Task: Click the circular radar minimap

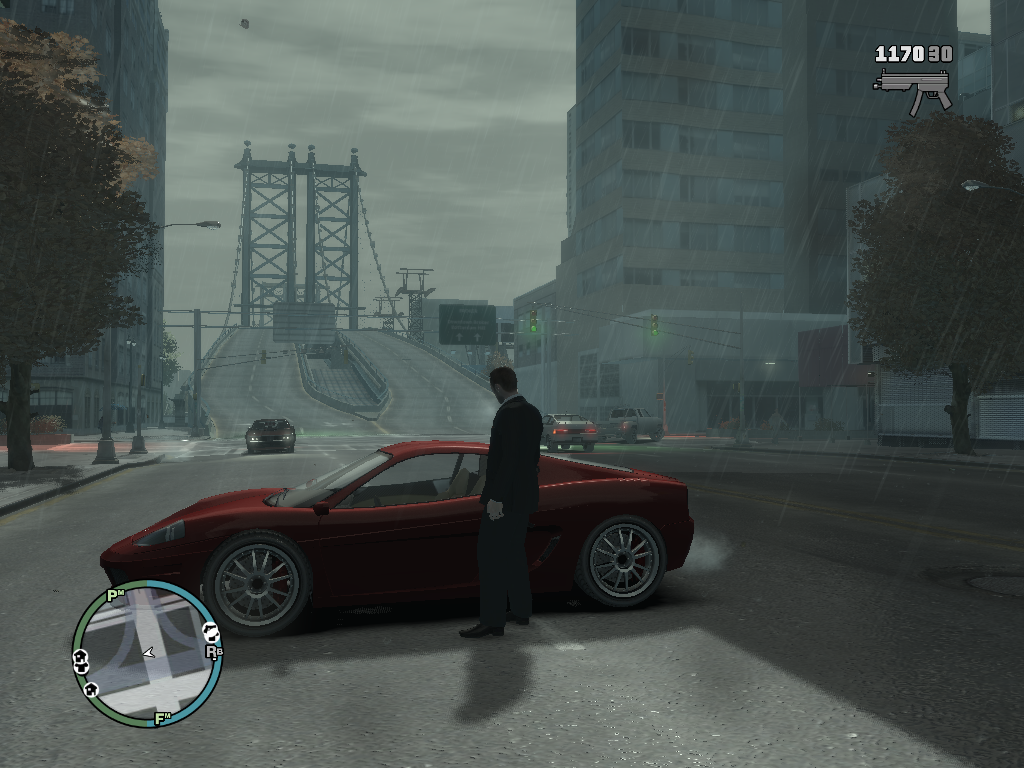Action: [147, 654]
